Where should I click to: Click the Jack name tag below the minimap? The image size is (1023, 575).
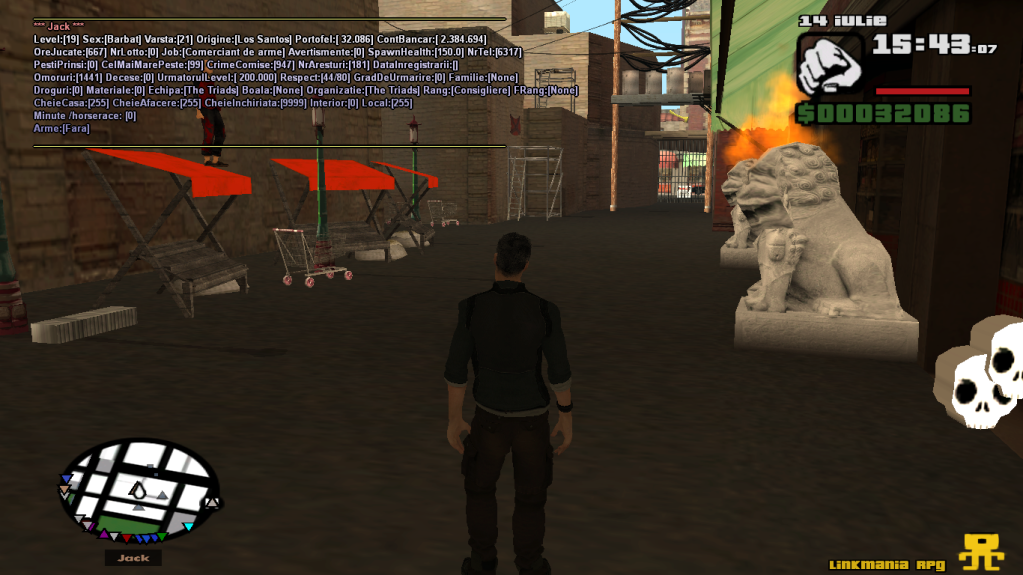coord(133,558)
